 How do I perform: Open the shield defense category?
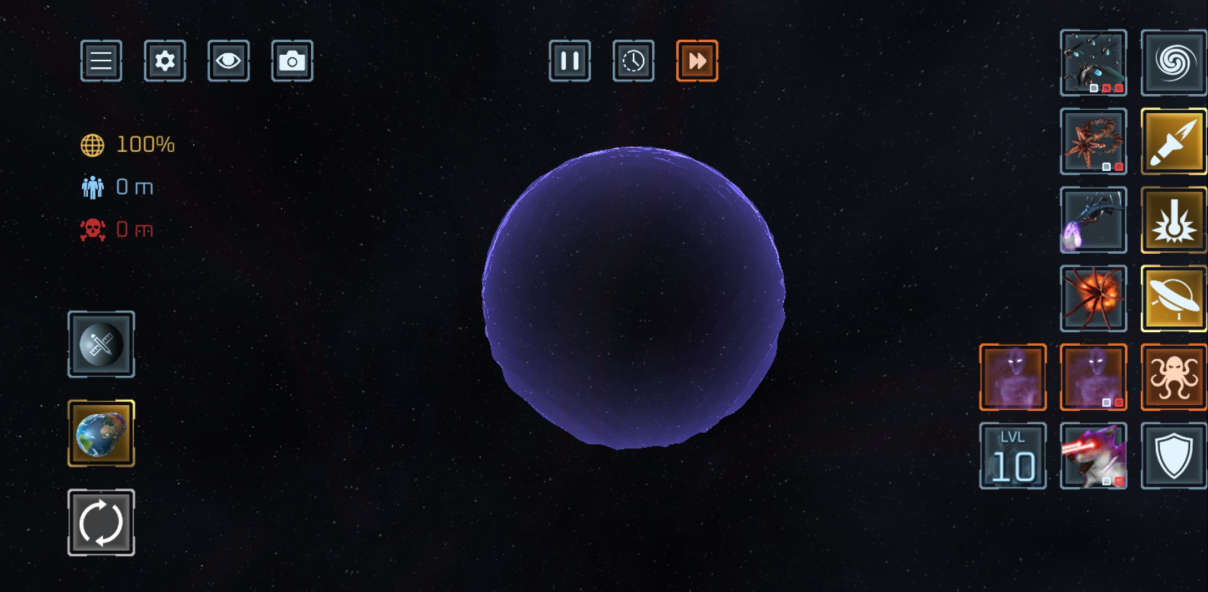(1174, 456)
